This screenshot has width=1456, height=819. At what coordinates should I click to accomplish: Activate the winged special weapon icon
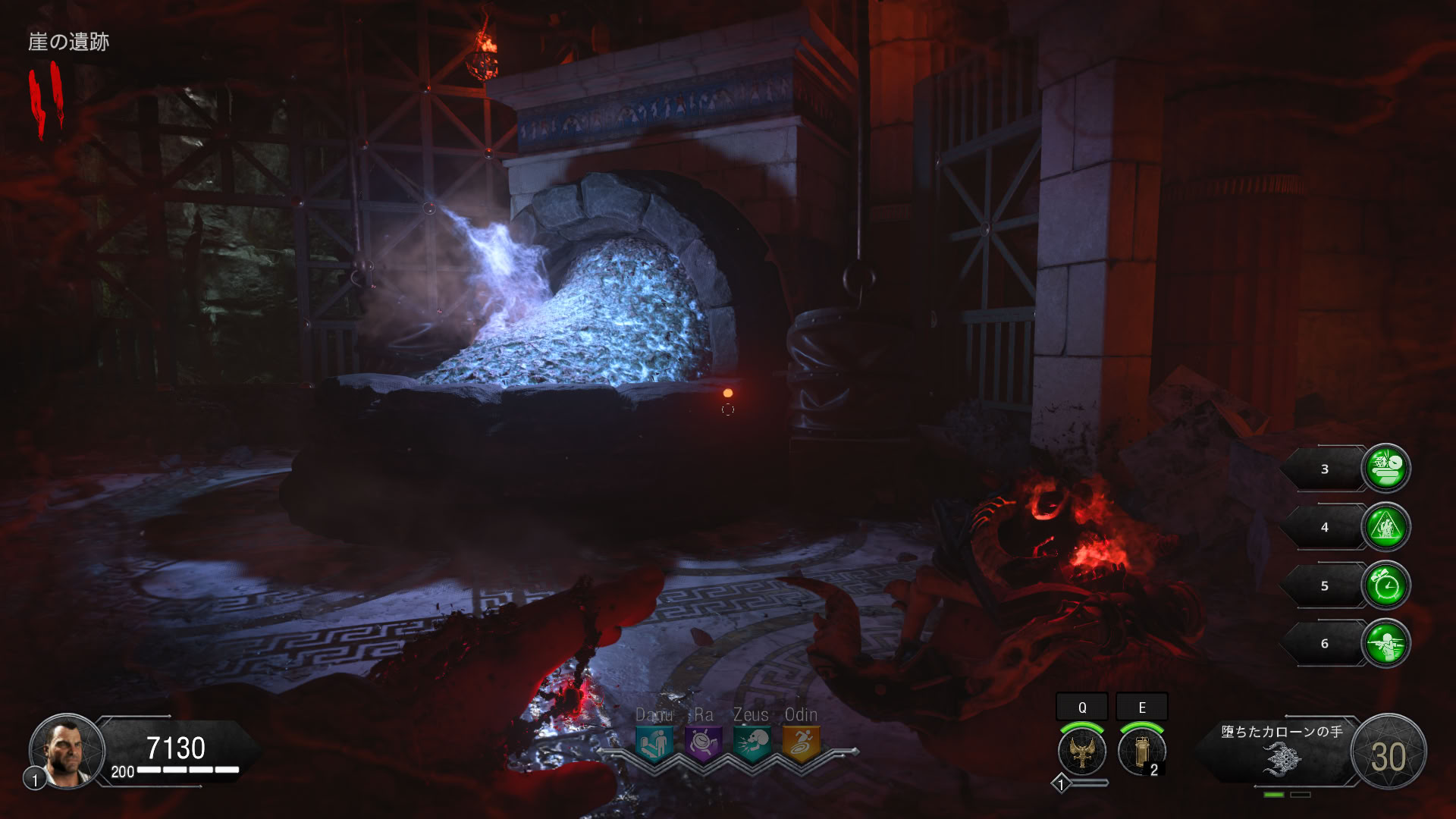pos(1082,751)
